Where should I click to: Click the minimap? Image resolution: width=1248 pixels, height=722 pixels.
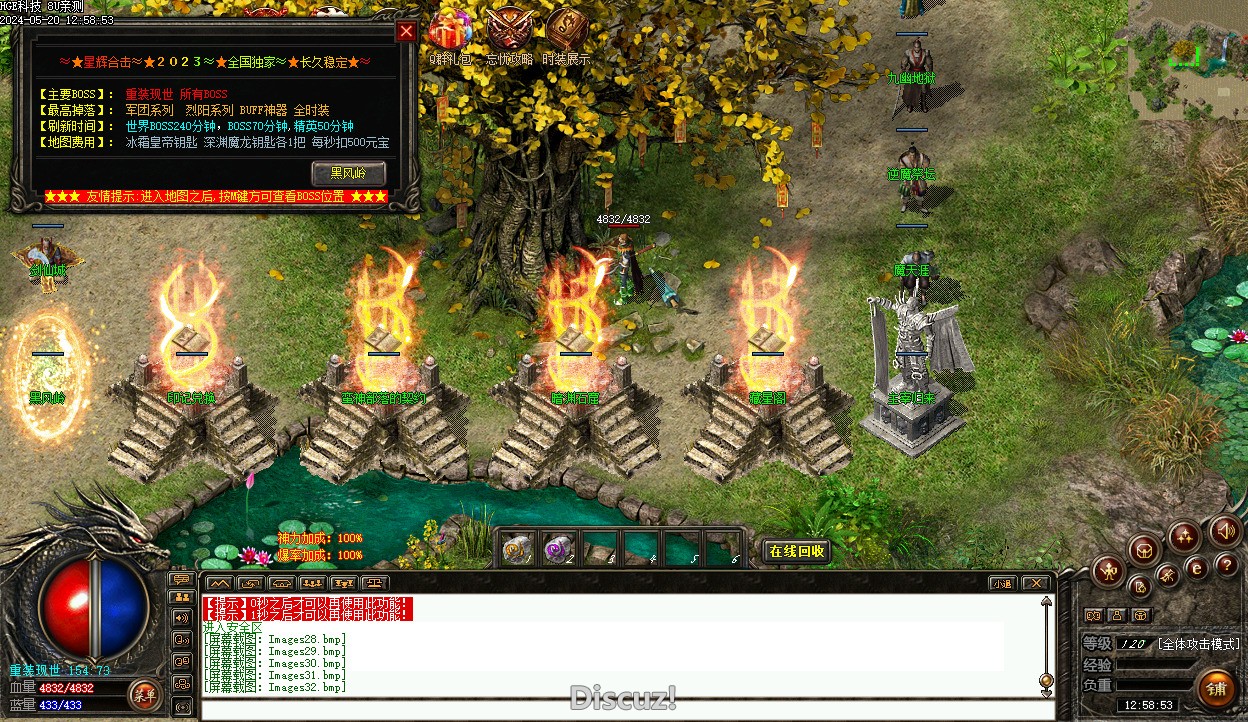[x=1188, y=58]
